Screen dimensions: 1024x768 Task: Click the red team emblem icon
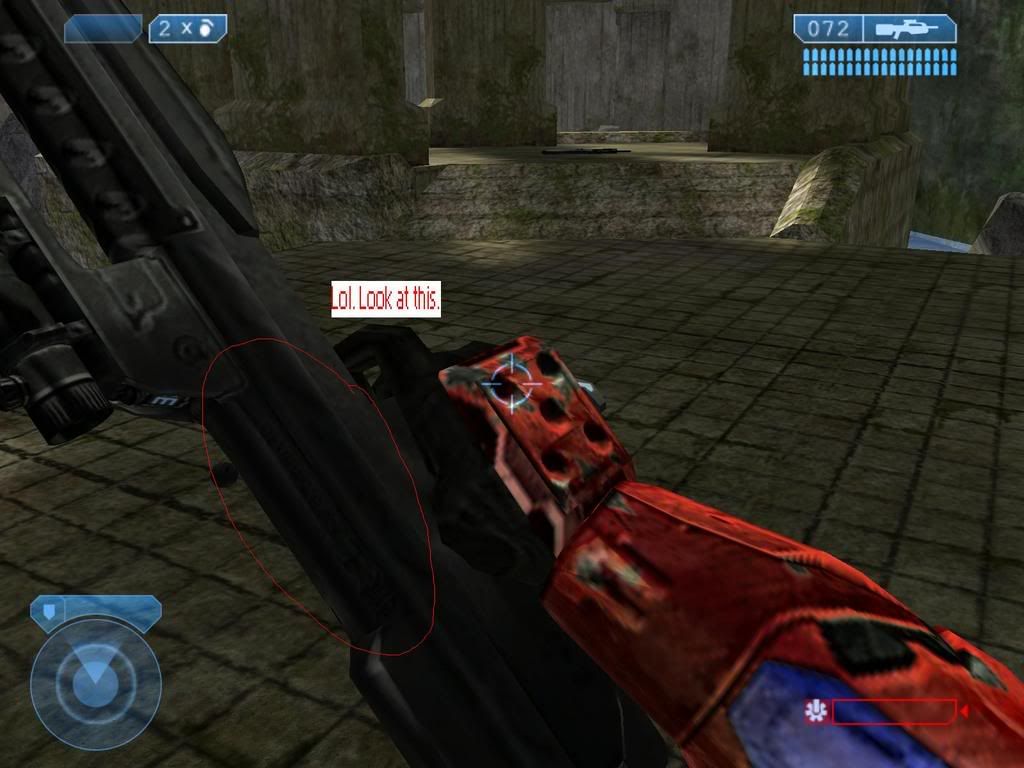(x=817, y=711)
